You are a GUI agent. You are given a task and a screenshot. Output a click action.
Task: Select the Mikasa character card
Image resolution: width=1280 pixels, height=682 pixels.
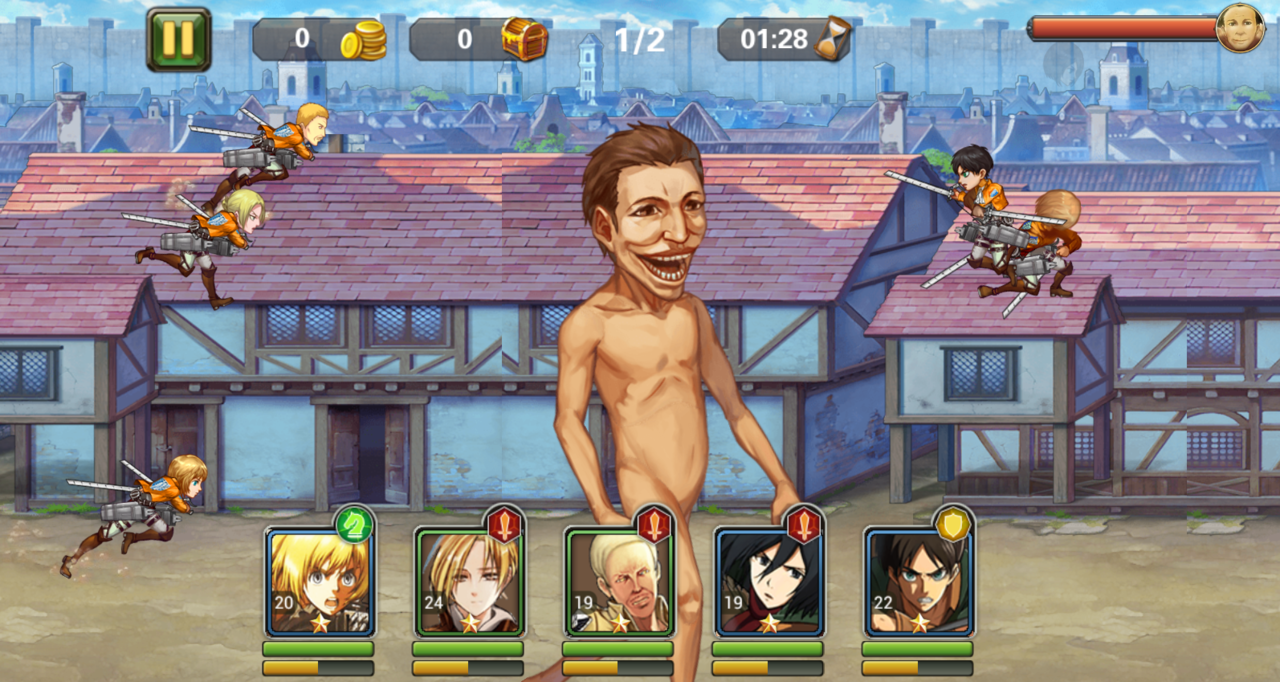click(x=768, y=582)
